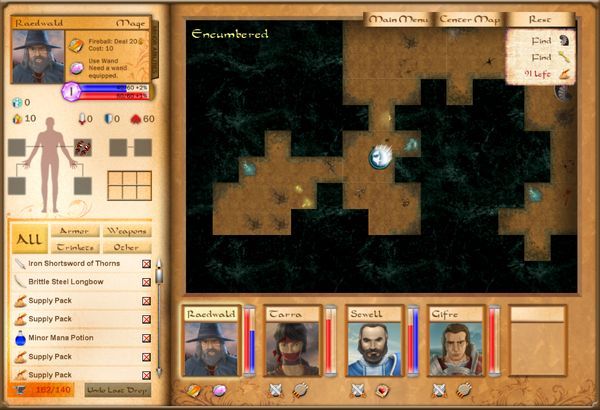This screenshot has height=410, width=600.
Task: Open the Trinkets inventory category
Action: [74, 247]
